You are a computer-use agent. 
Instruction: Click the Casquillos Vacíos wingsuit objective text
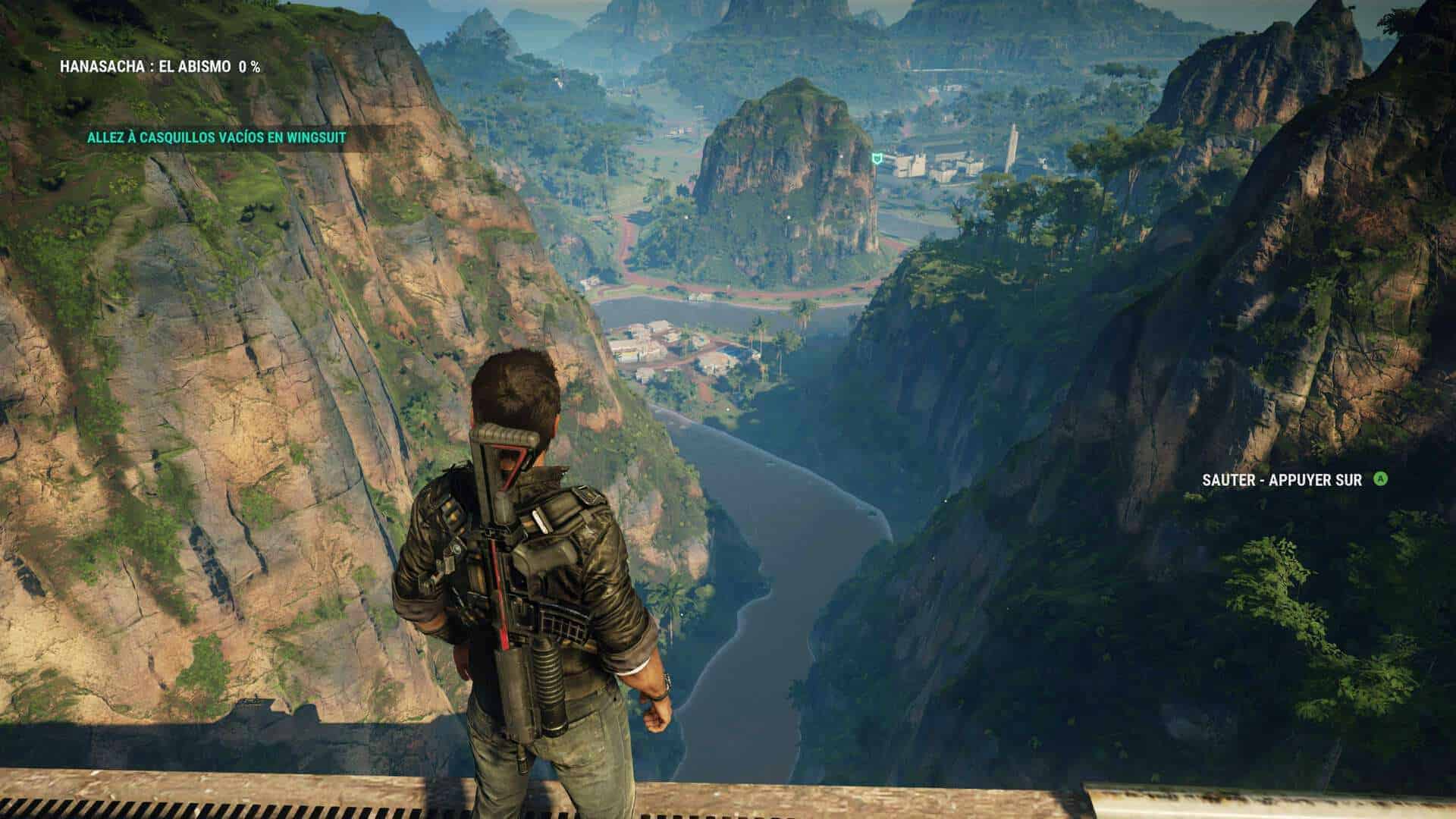pyautogui.click(x=216, y=137)
